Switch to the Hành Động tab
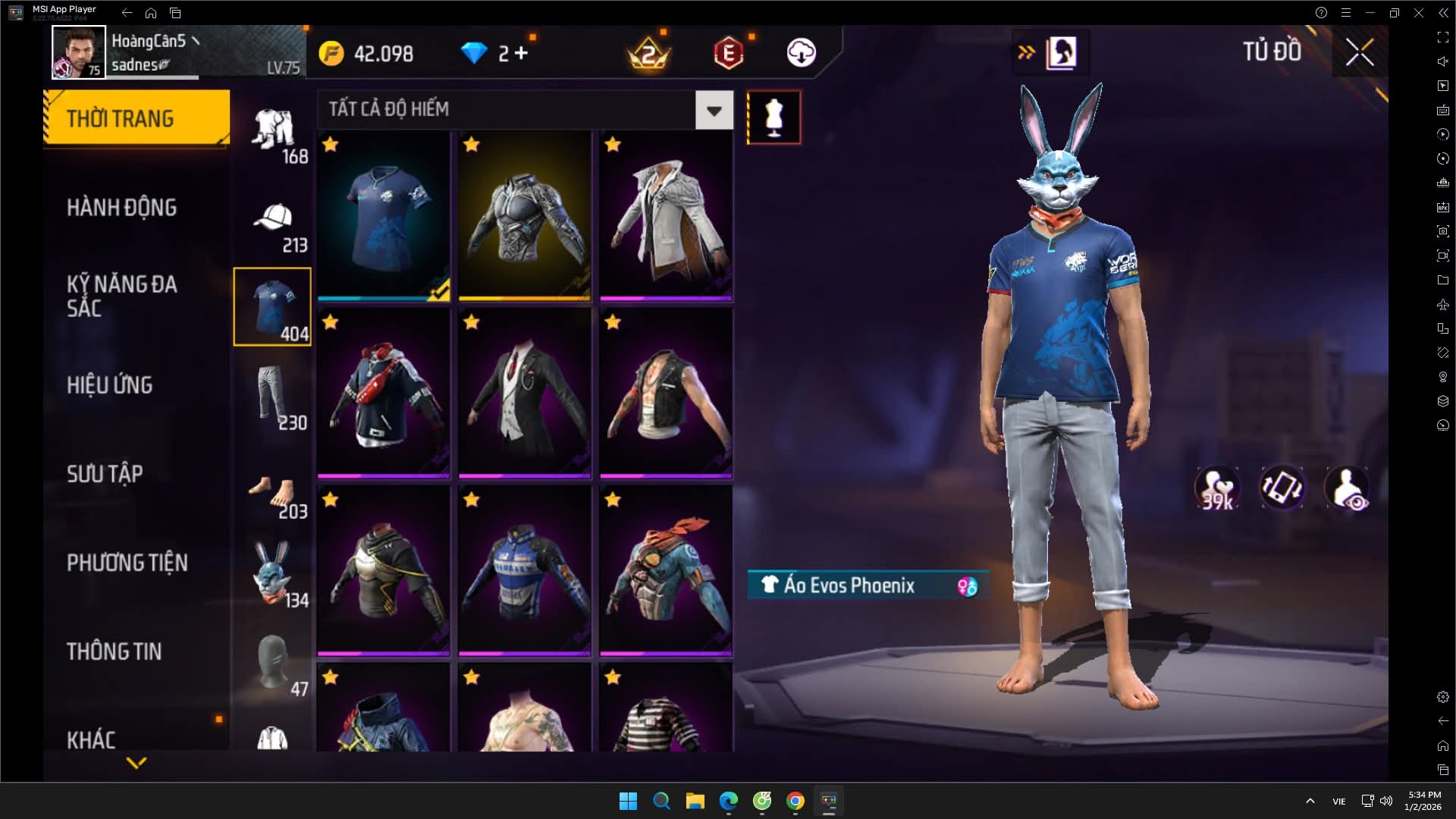Viewport: 1456px width, 819px height. [121, 207]
